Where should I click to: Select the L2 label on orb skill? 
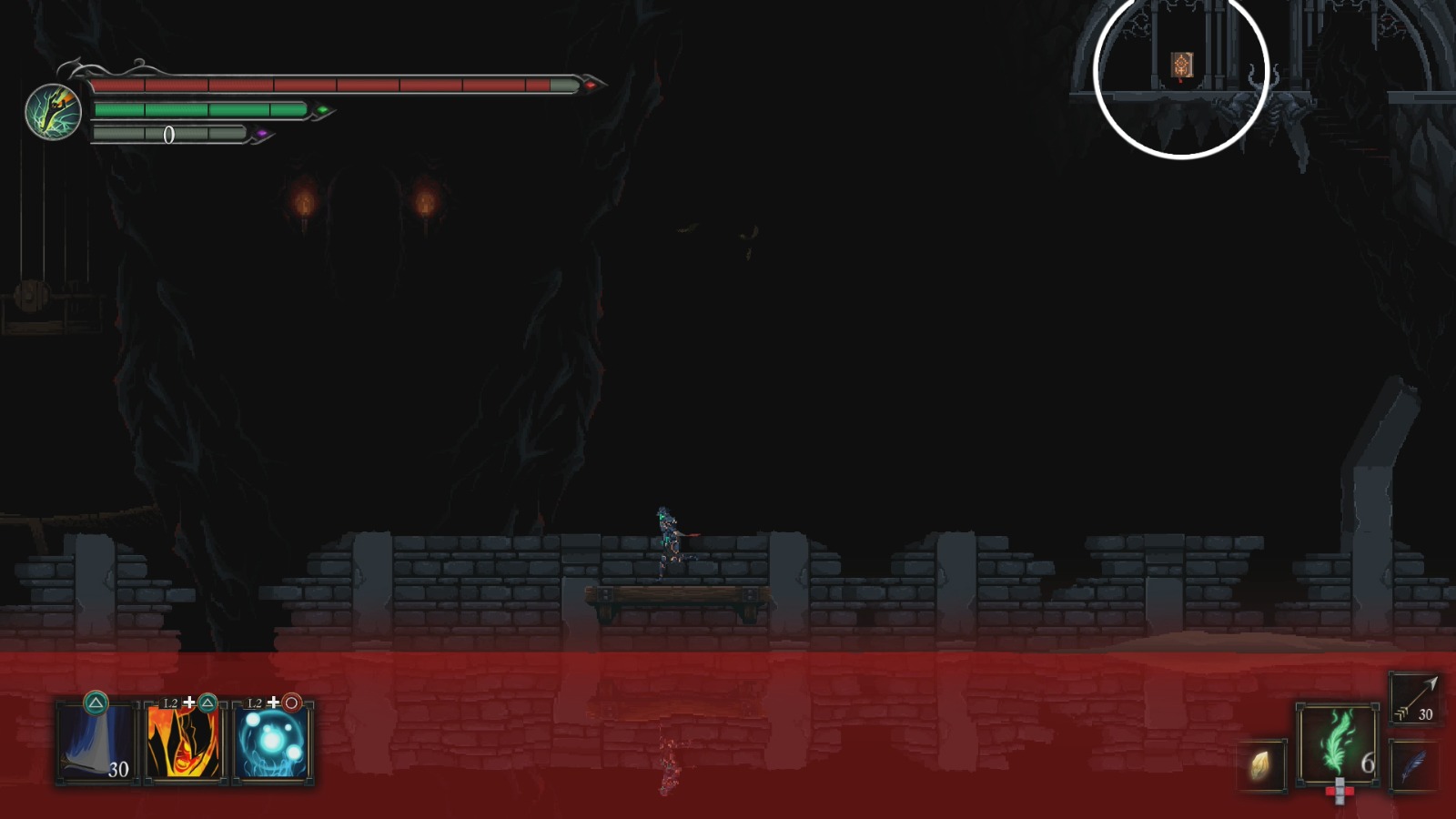[255, 703]
